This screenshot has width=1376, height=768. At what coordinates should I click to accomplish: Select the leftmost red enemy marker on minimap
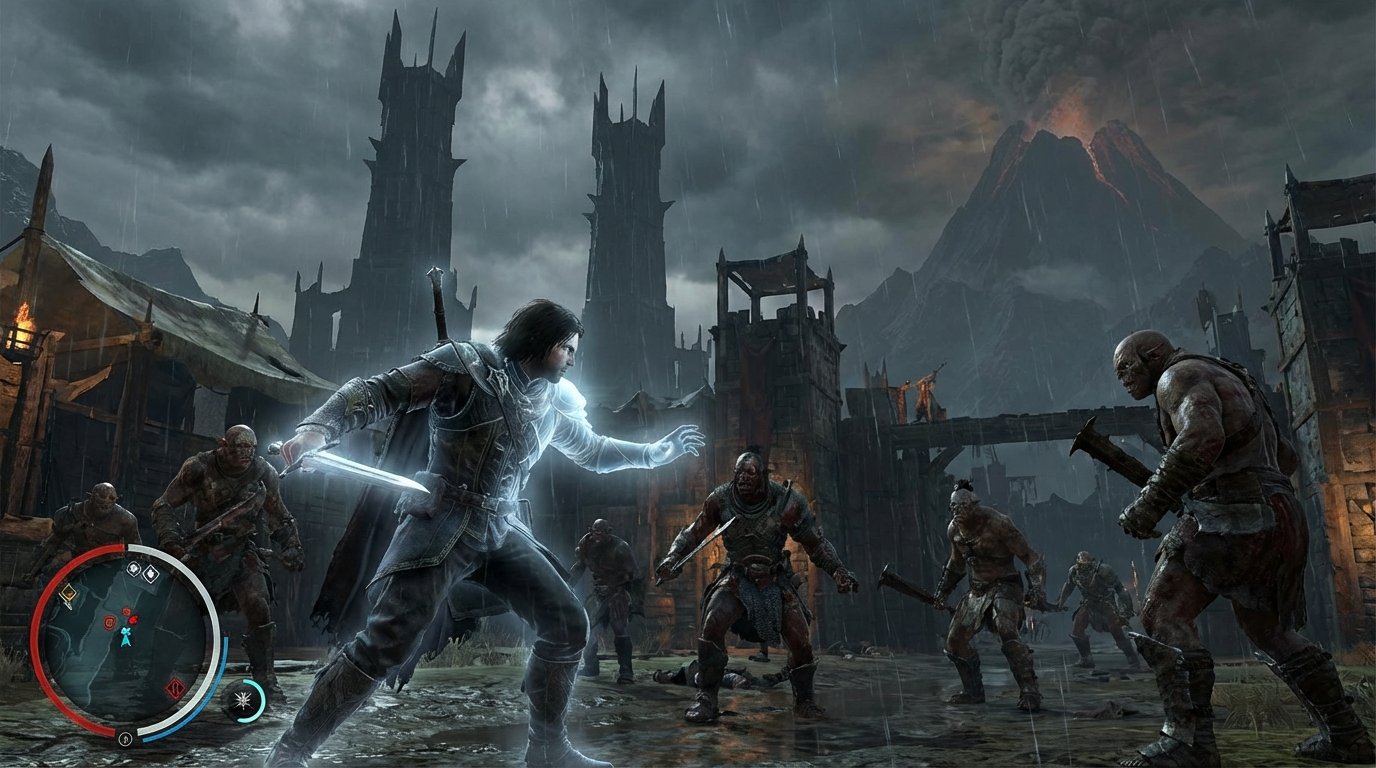coord(108,623)
